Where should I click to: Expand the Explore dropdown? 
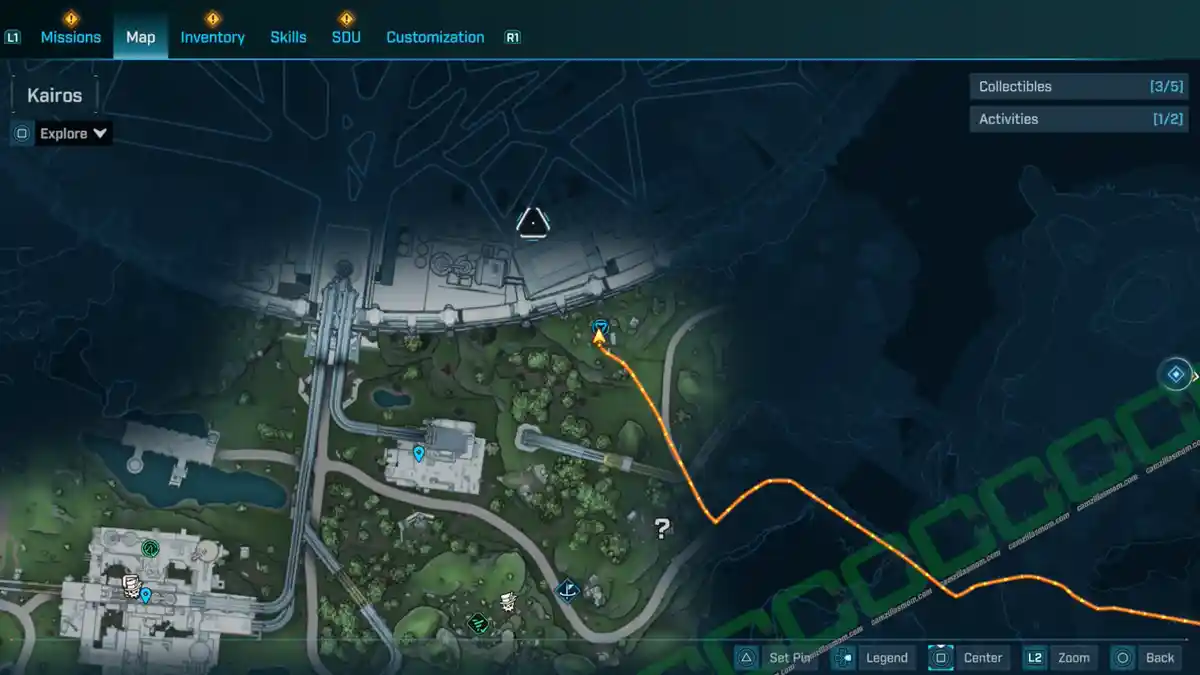[73, 133]
